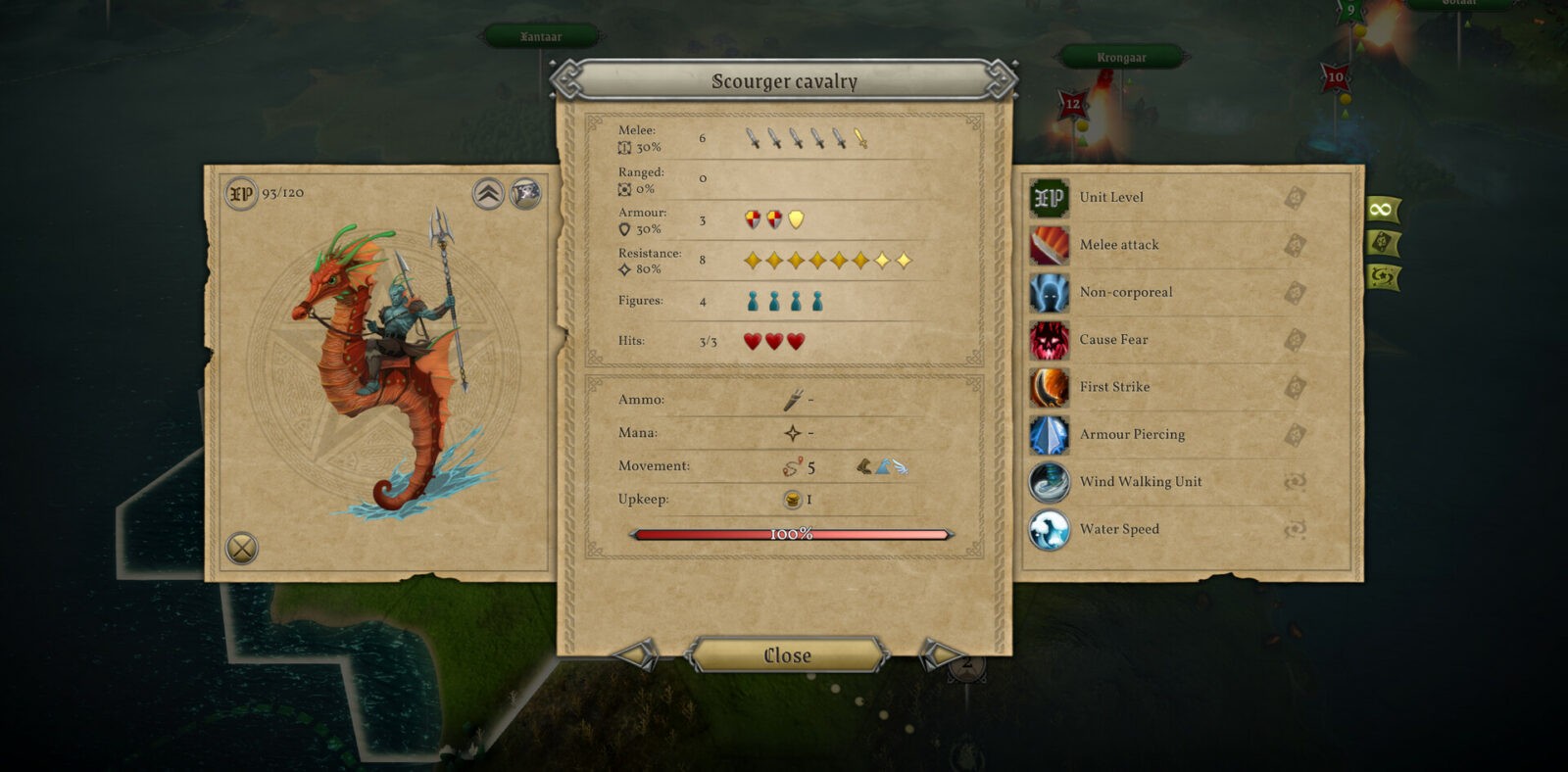
Task: Select the Melee attack ability
Action: pyautogui.click(x=1119, y=245)
